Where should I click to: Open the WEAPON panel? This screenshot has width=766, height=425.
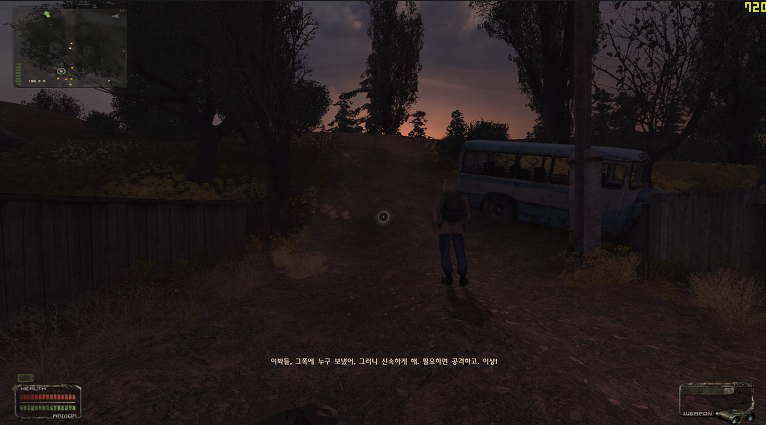coord(715,402)
